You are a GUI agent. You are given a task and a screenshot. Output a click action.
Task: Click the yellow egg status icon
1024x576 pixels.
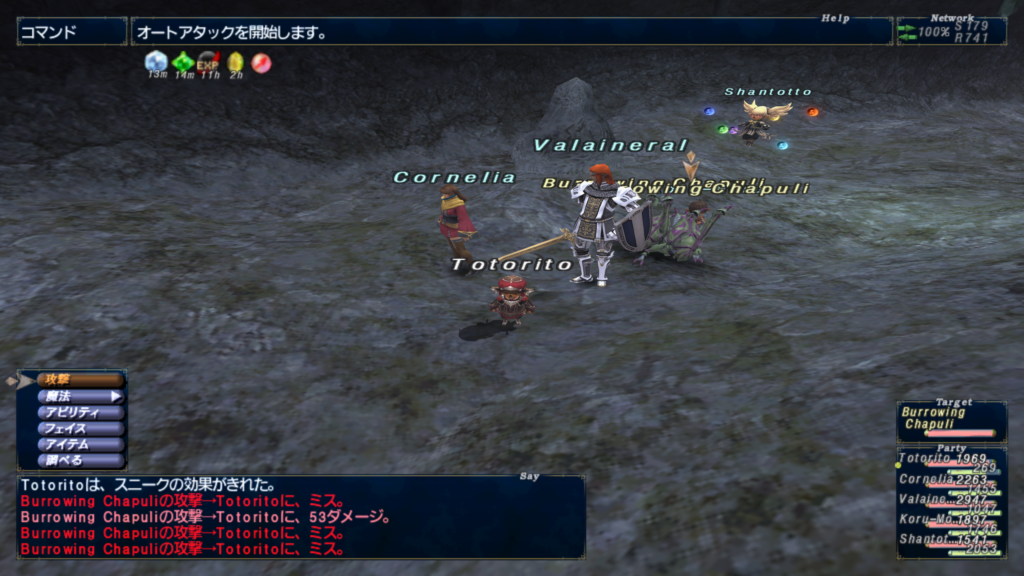235,62
